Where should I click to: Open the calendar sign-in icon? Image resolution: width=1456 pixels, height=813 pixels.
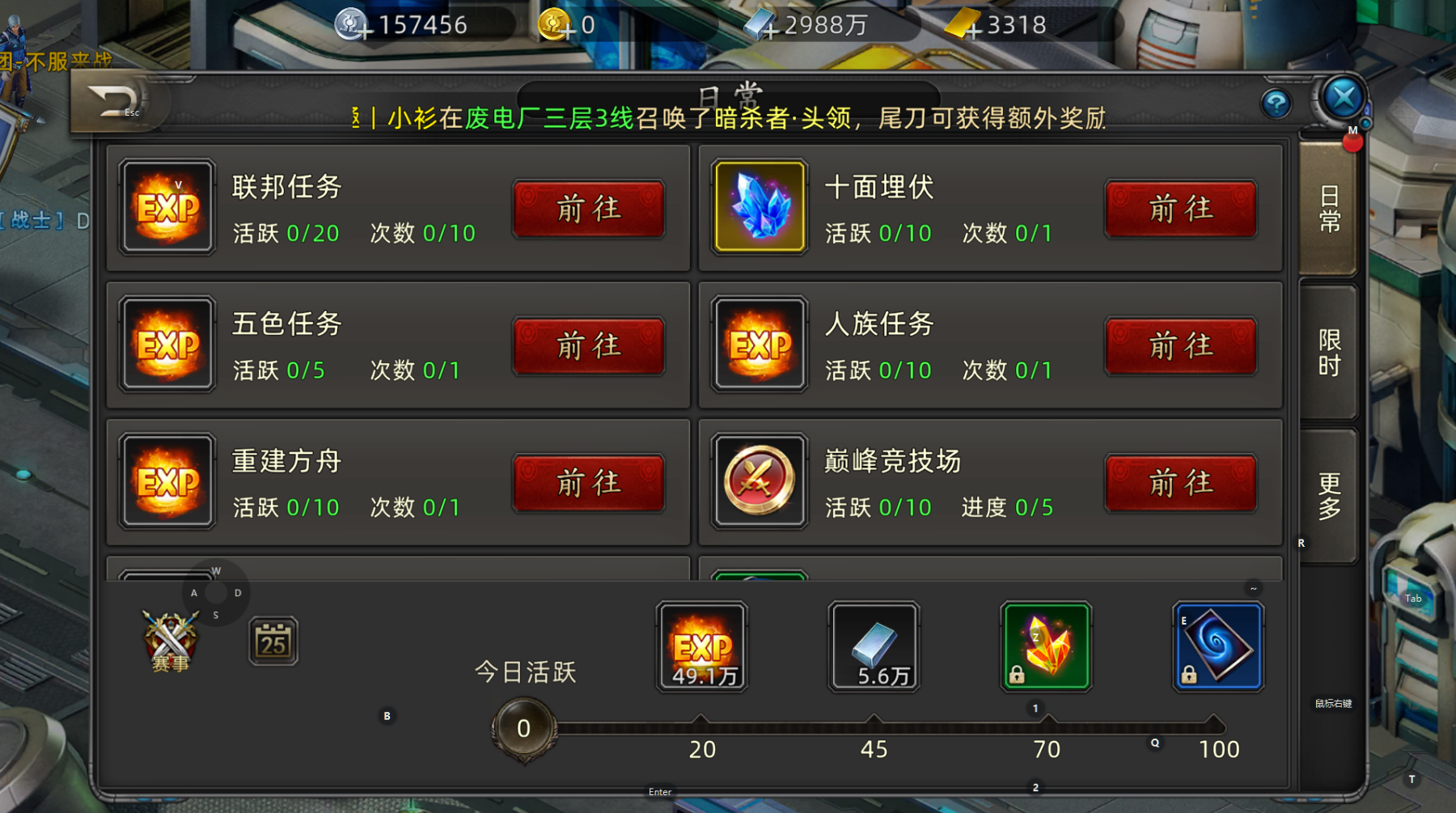click(x=273, y=639)
